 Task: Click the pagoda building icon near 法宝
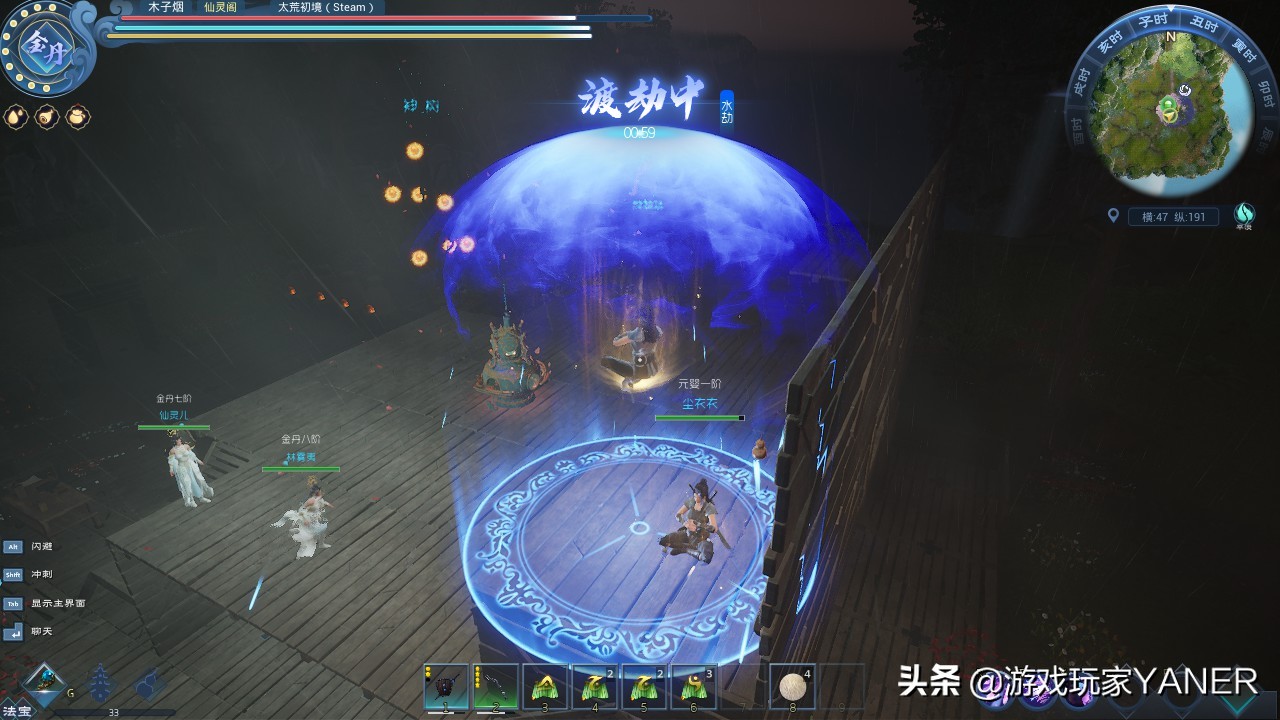[100, 683]
